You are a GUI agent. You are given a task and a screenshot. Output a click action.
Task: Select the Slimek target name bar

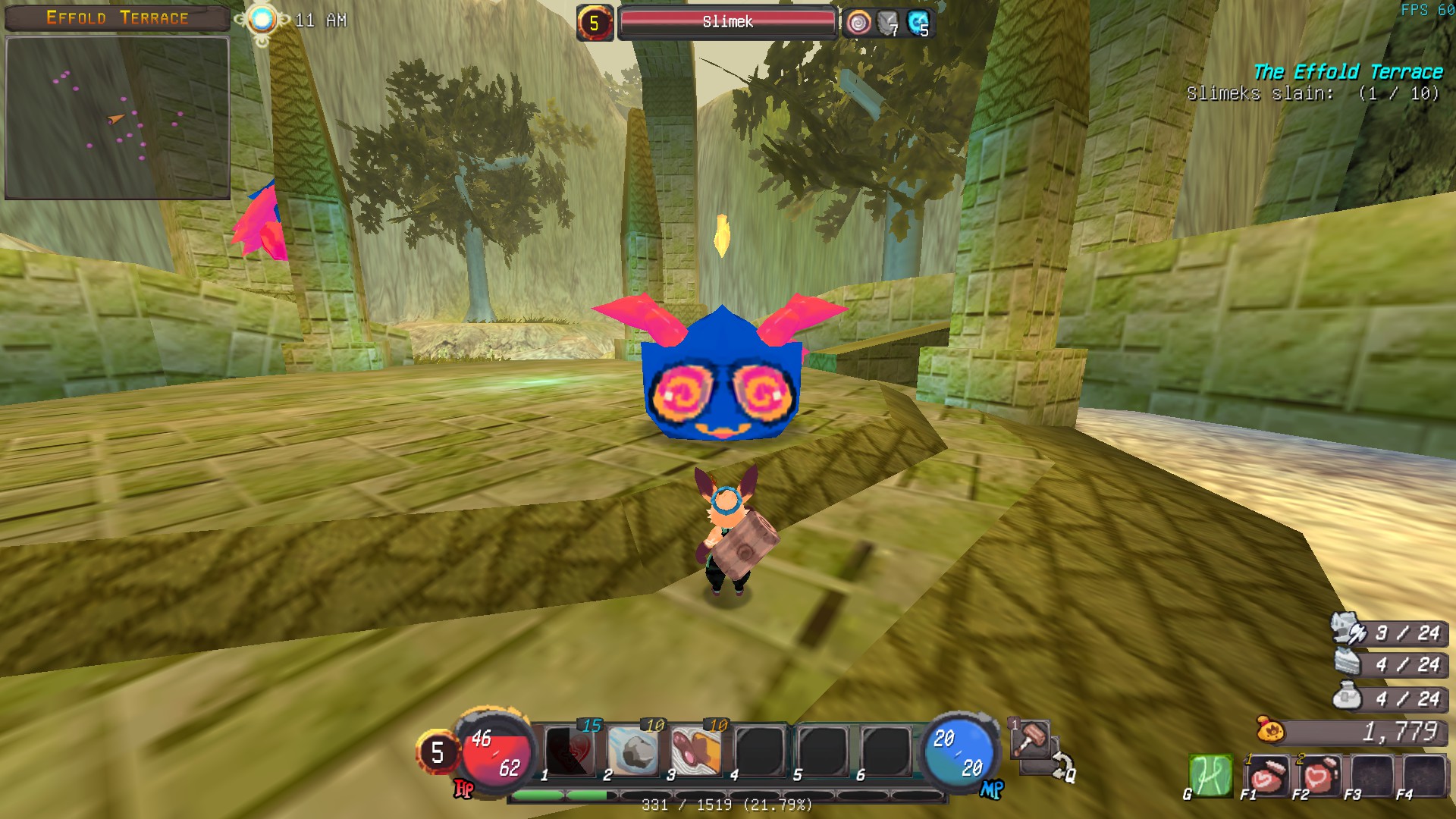[727, 22]
